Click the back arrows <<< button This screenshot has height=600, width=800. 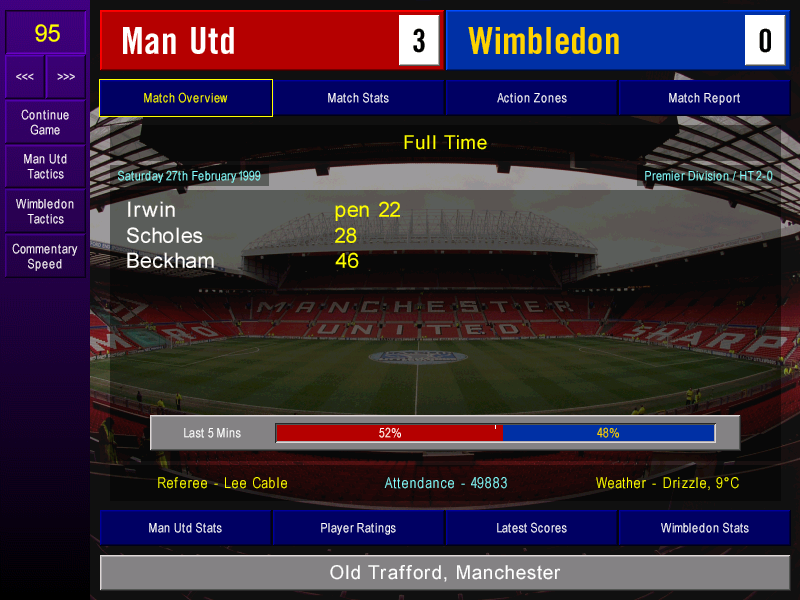tap(25, 77)
